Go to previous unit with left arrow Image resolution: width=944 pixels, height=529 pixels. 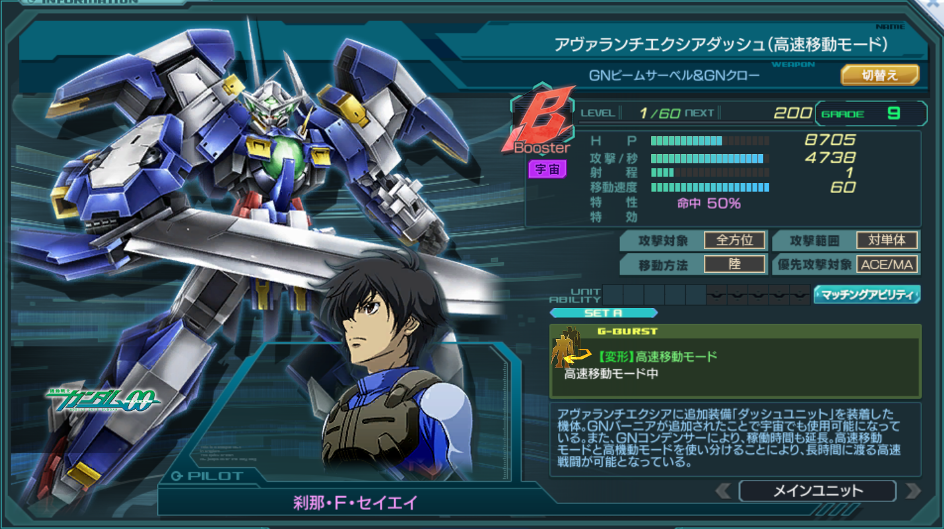(x=722, y=491)
